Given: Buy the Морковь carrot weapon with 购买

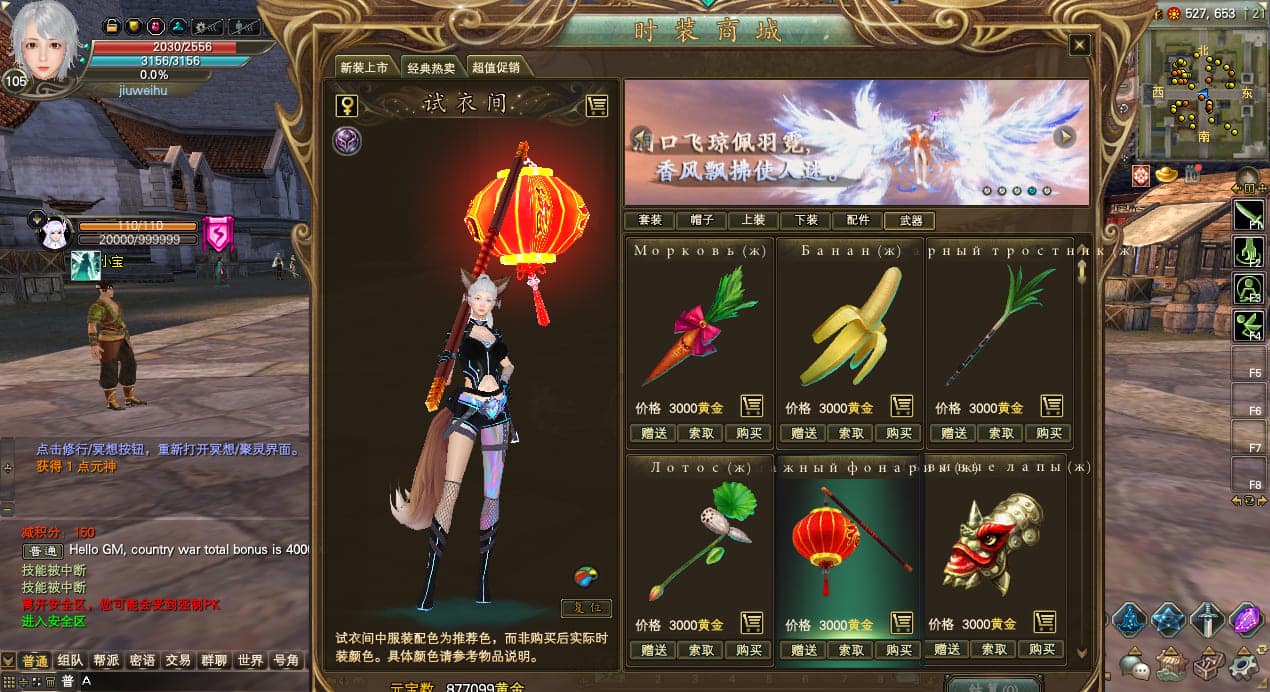Looking at the screenshot, I should pos(749,433).
